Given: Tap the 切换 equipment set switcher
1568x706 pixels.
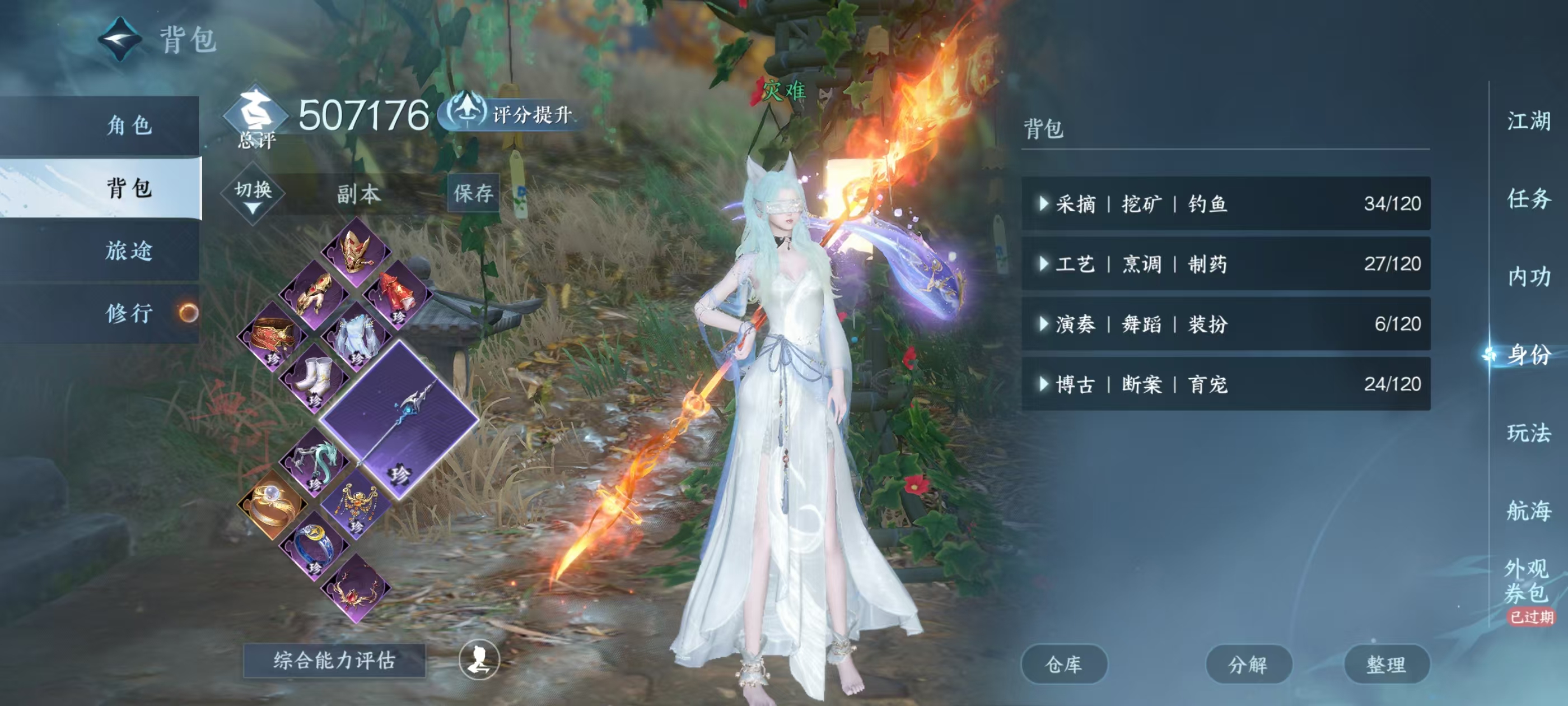Looking at the screenshot, I should tap(253, 194).
